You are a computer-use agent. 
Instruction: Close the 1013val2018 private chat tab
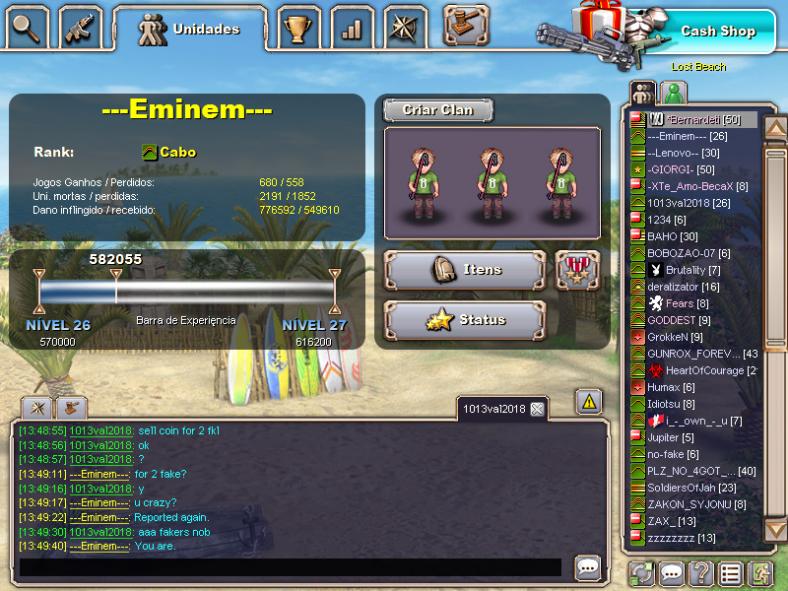click(x=537, y=409)
